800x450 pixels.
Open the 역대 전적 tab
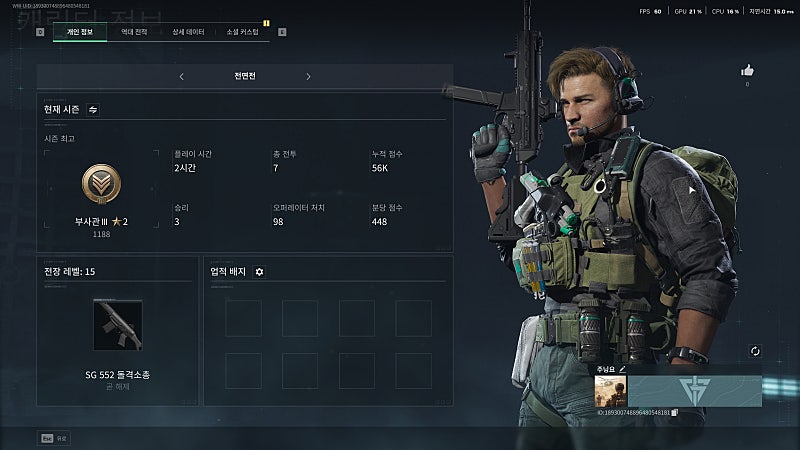[x=133, y=32]
